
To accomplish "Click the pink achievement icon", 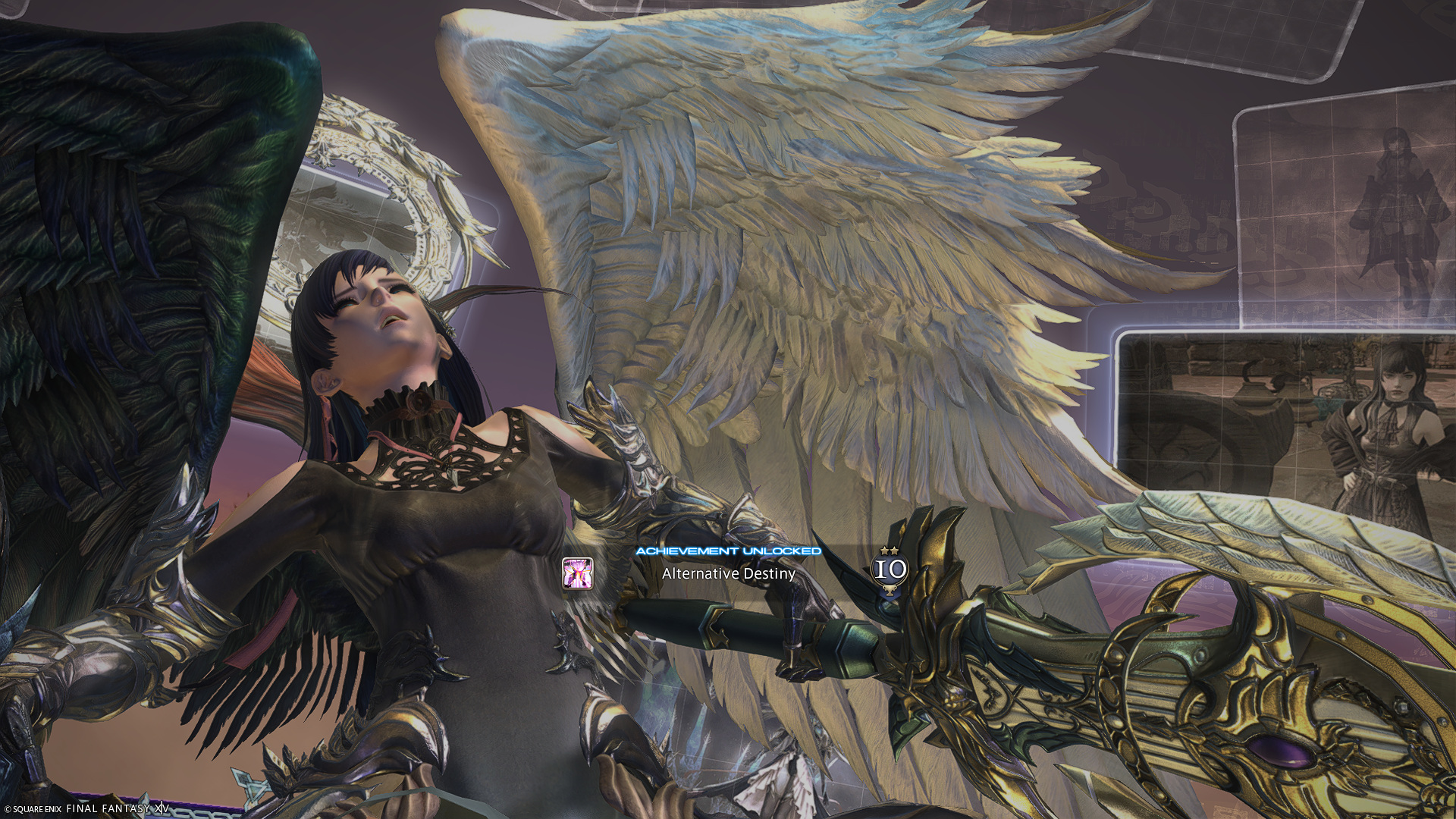I will 577,573.
